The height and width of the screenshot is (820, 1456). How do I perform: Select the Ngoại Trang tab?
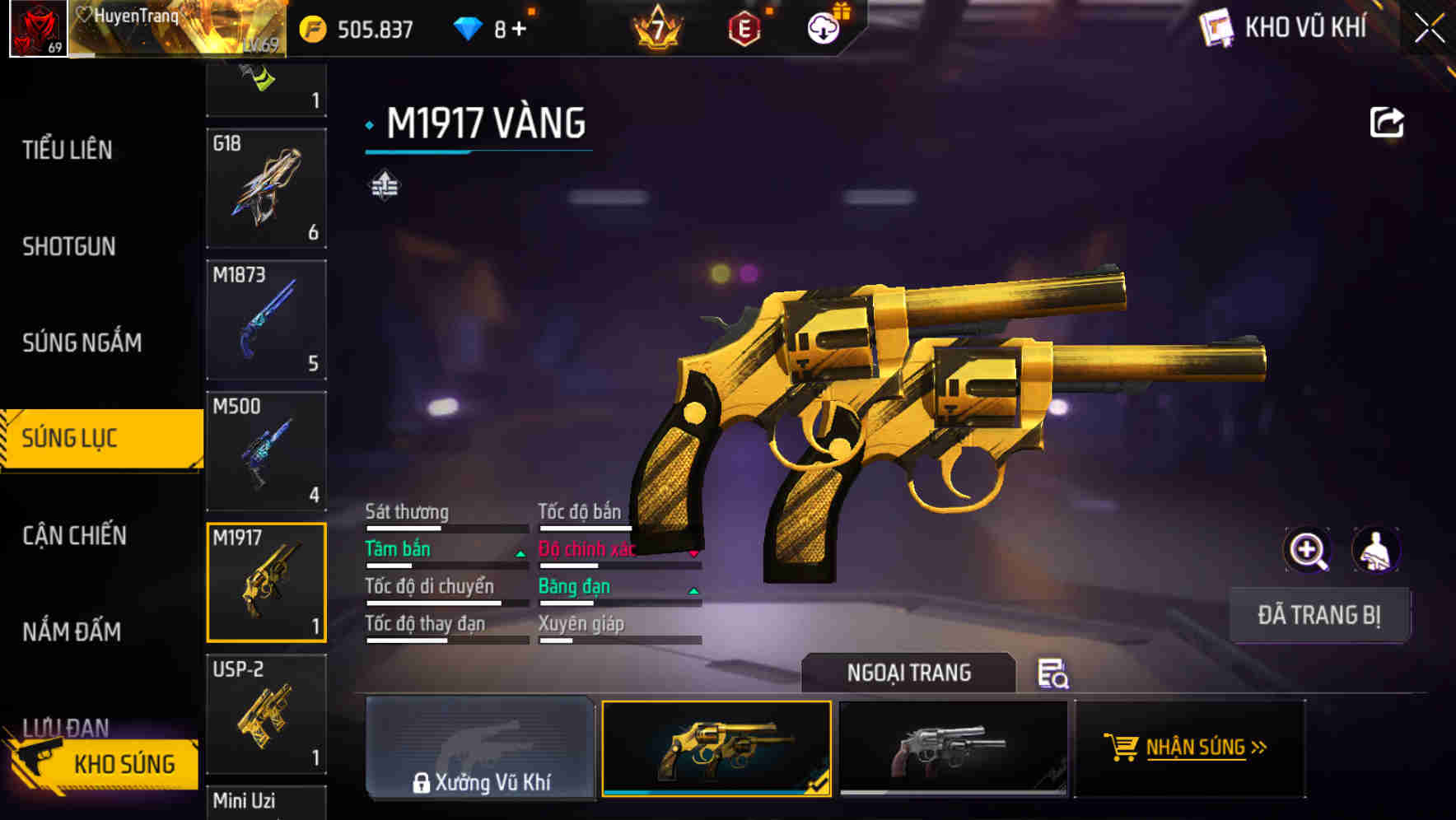[908, 673]
